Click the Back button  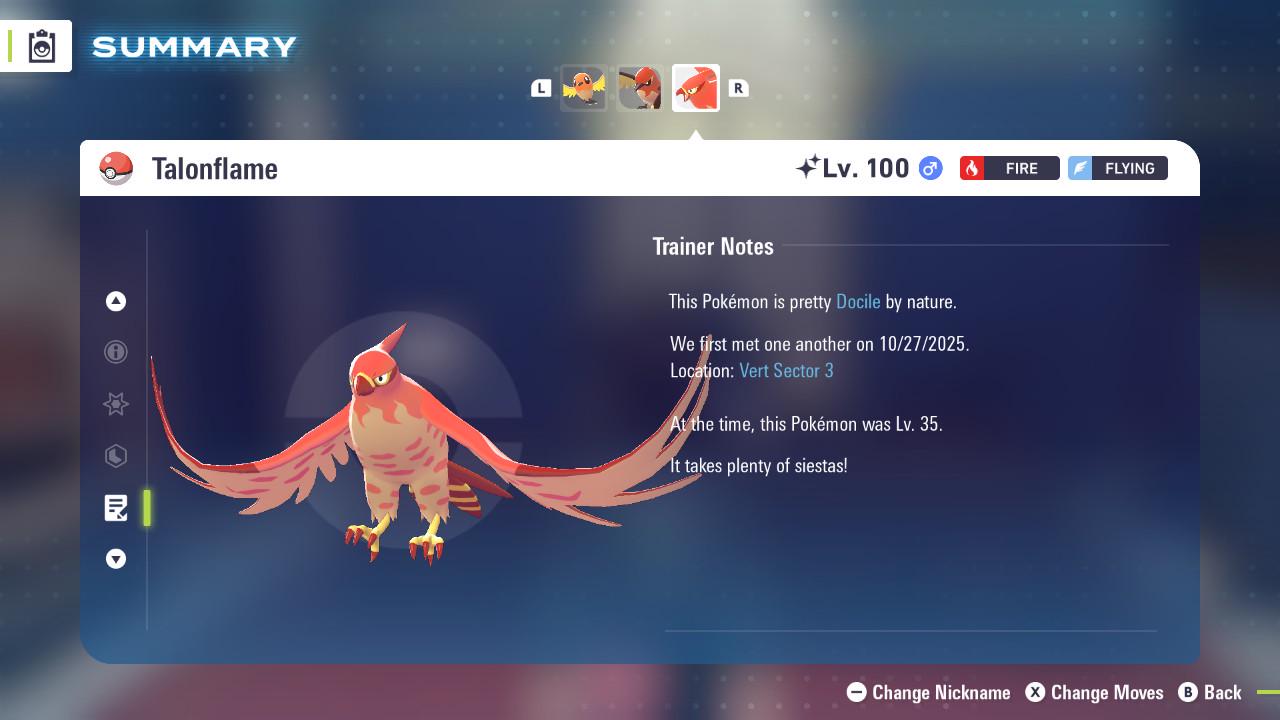pos(1211,692)
